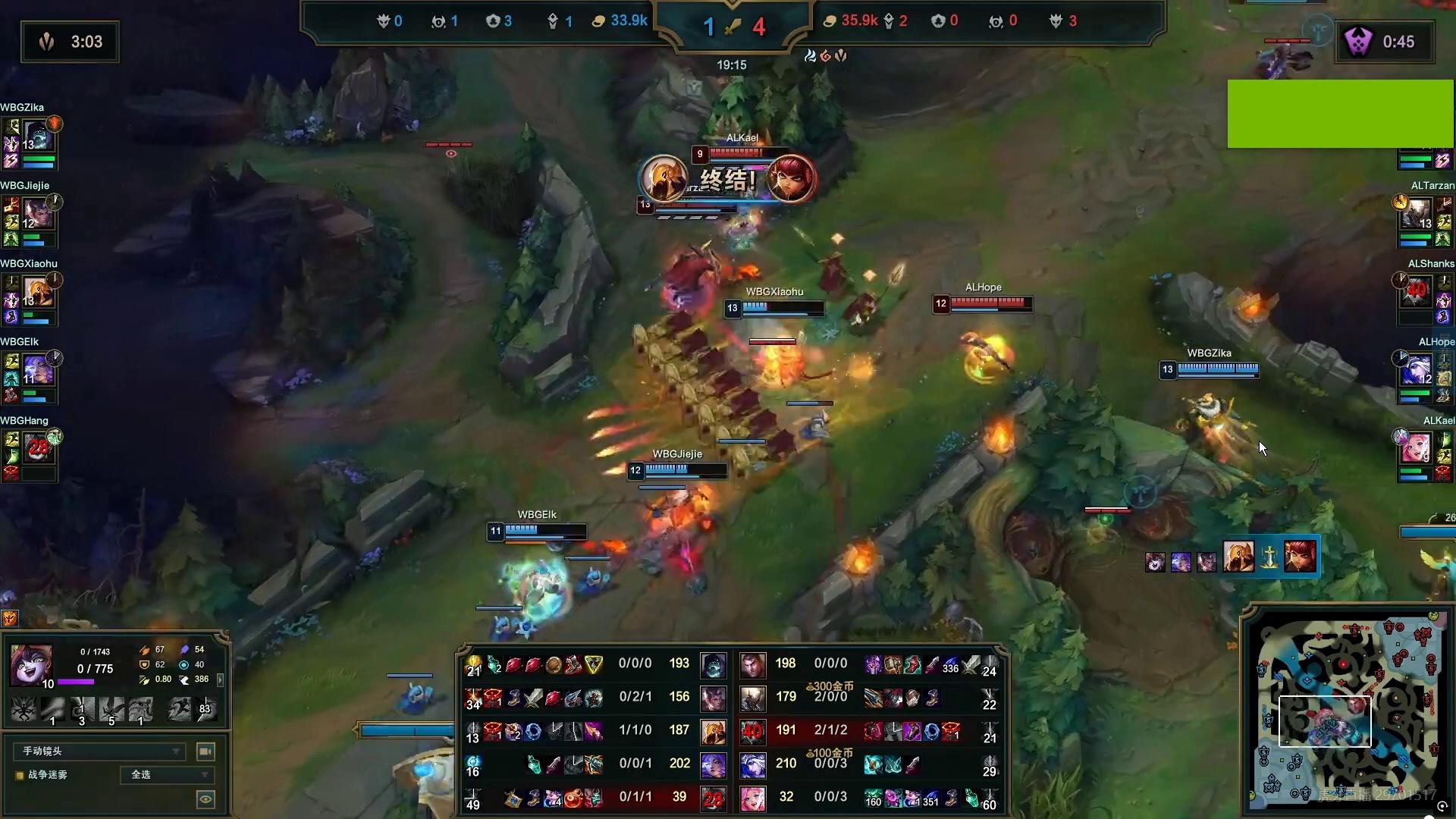Screen dimensions: 1456x819
Task: Expand the champion stats arrow
Action: pos(220,679)
